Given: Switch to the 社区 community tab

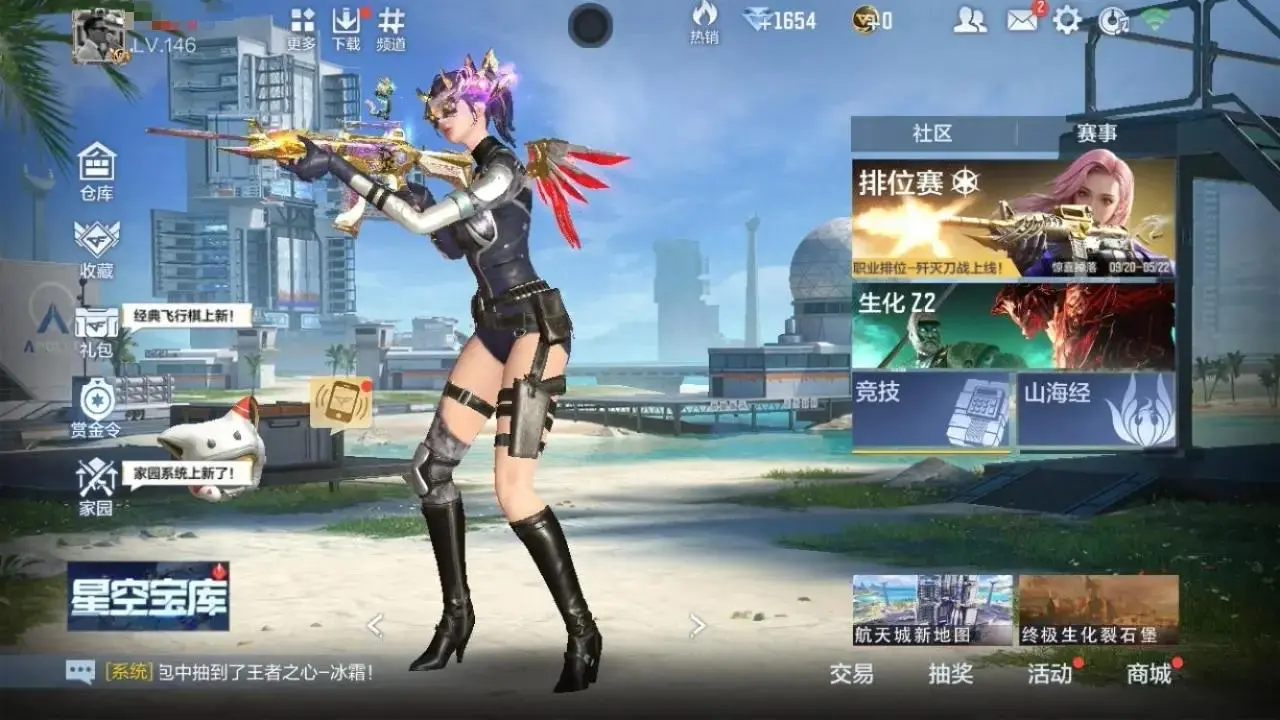Looking at the screenshot, I should (x=932, y=133).
